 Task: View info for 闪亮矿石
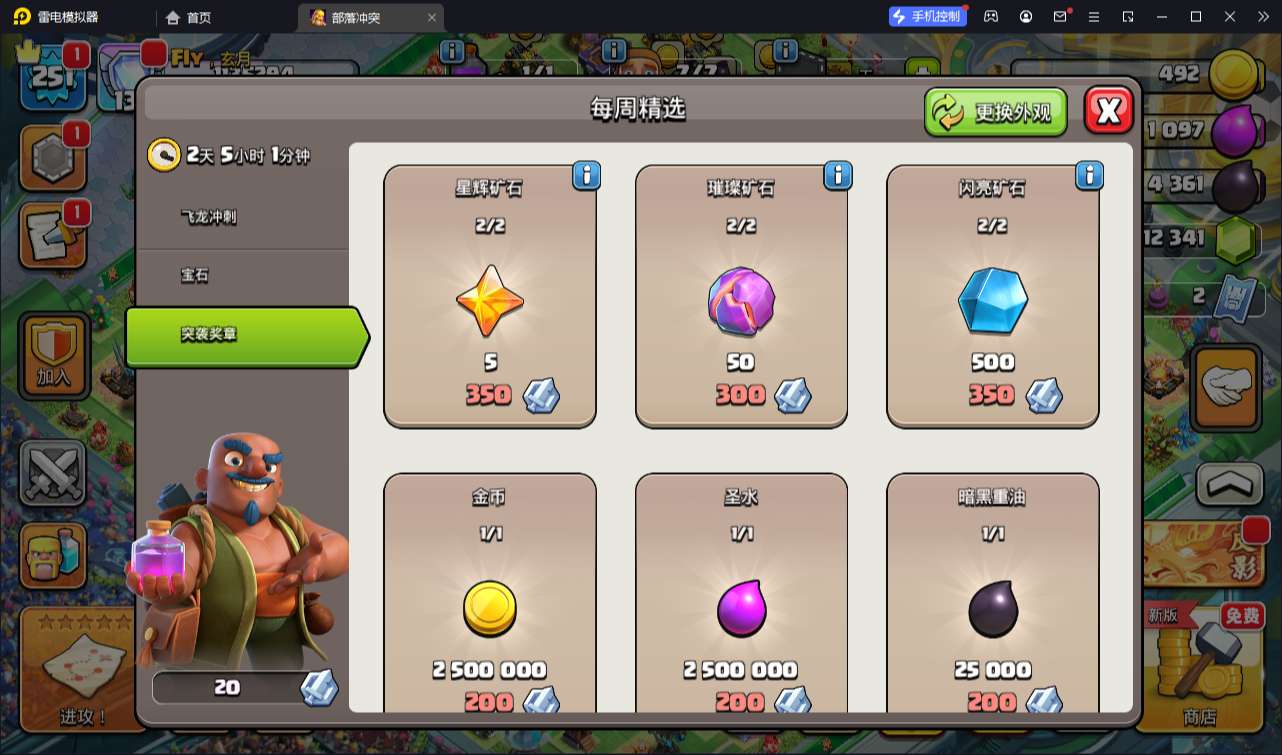(1089, 176)
